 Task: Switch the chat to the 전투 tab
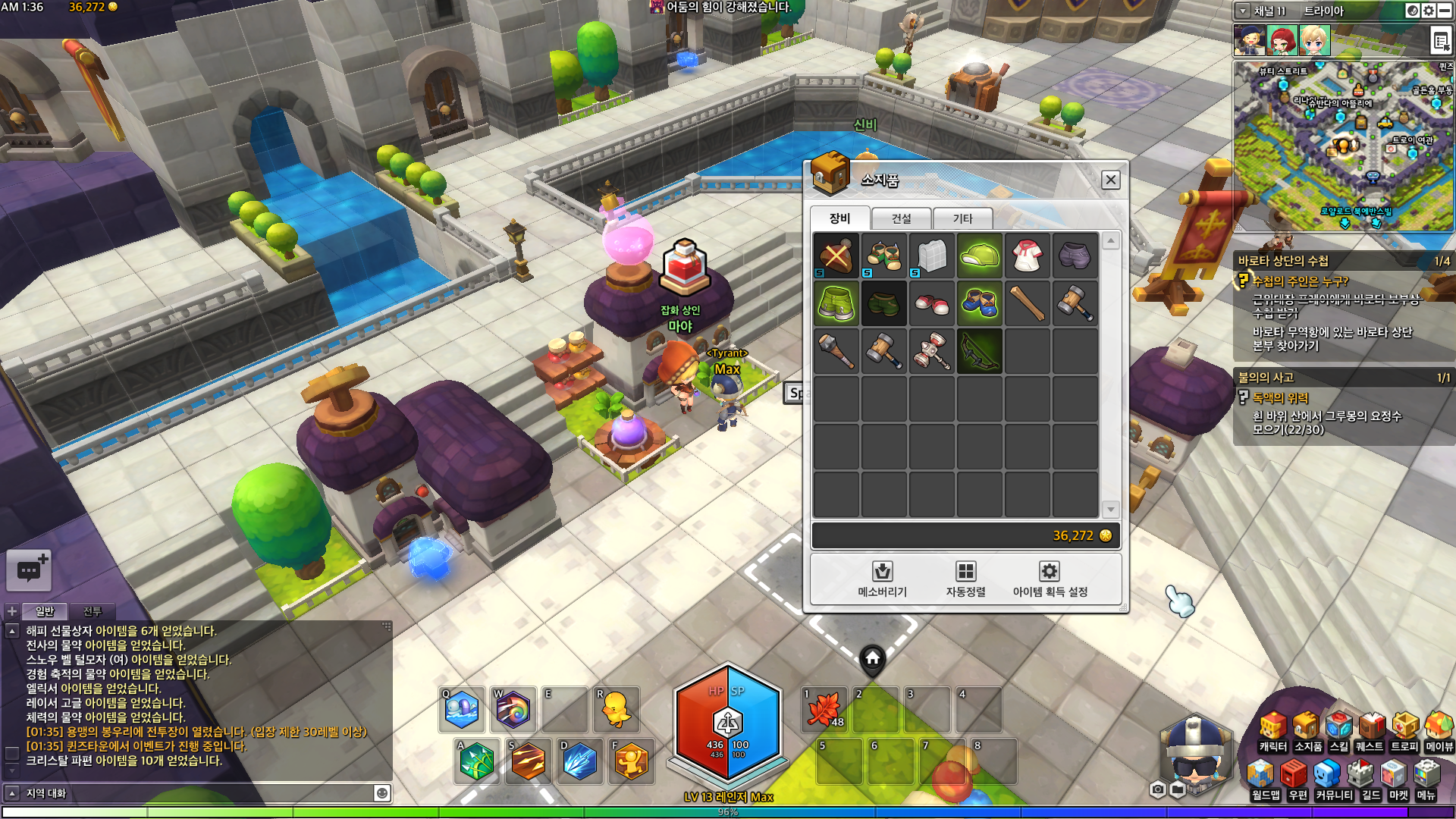coord(92,611)
